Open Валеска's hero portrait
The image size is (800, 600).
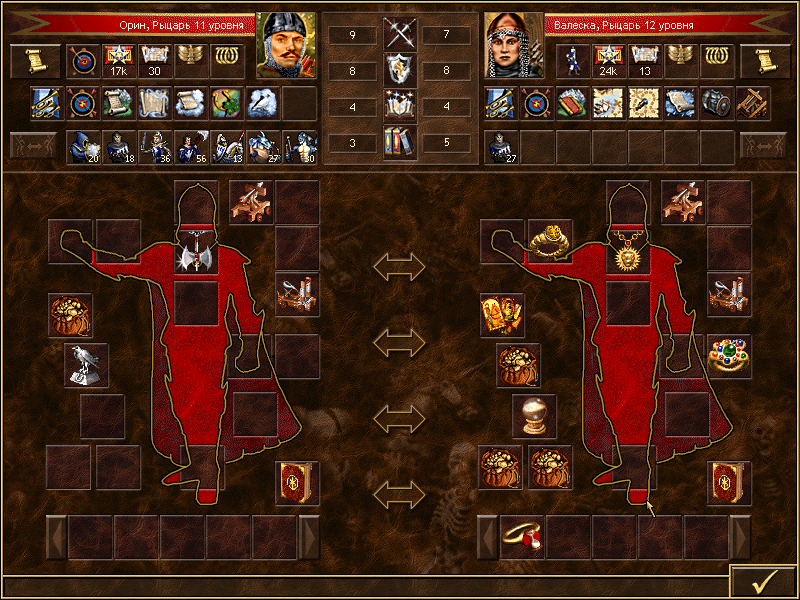[513, 45]
